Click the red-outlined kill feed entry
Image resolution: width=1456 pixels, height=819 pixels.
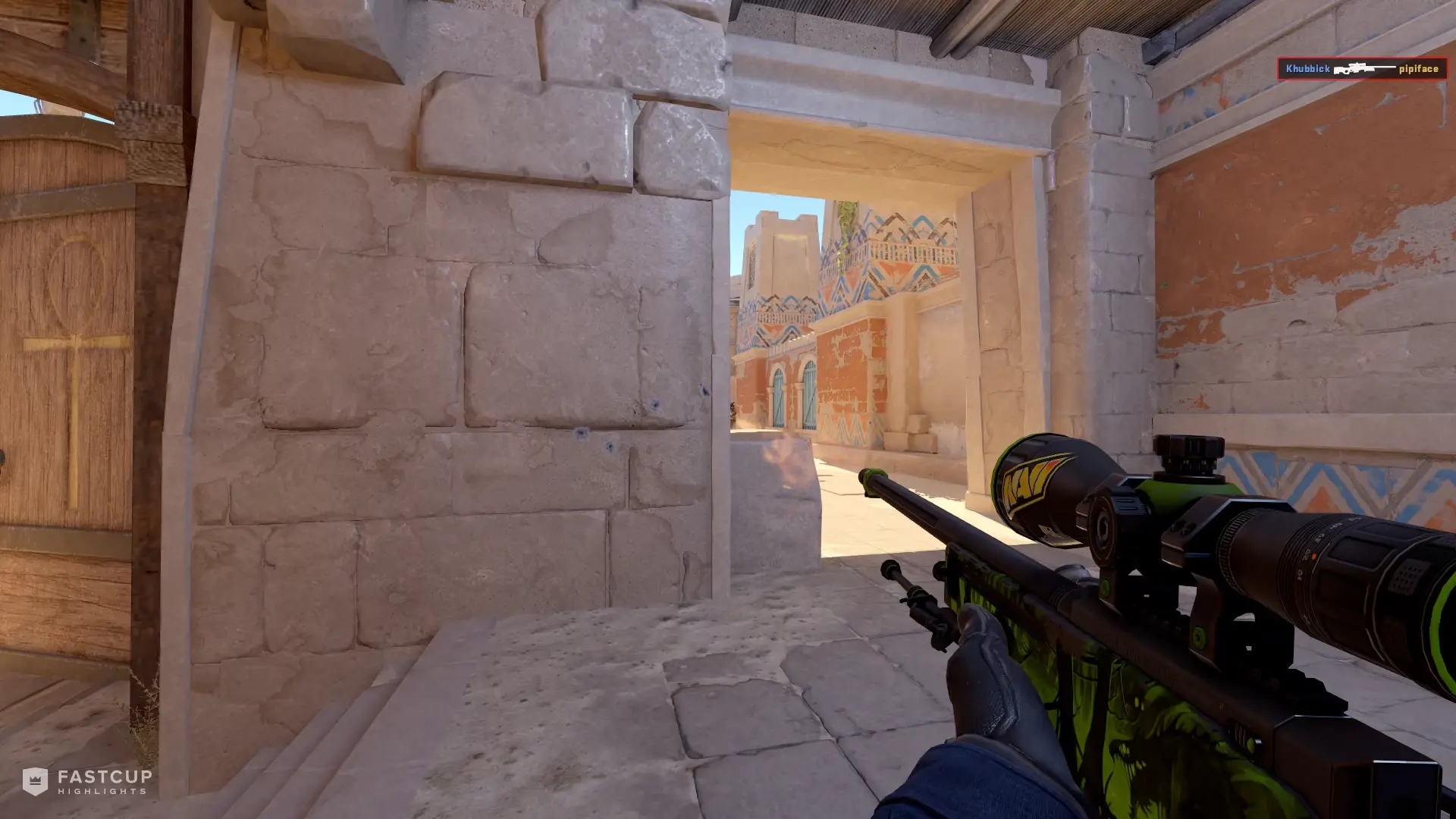click(x=1361, y=70)
